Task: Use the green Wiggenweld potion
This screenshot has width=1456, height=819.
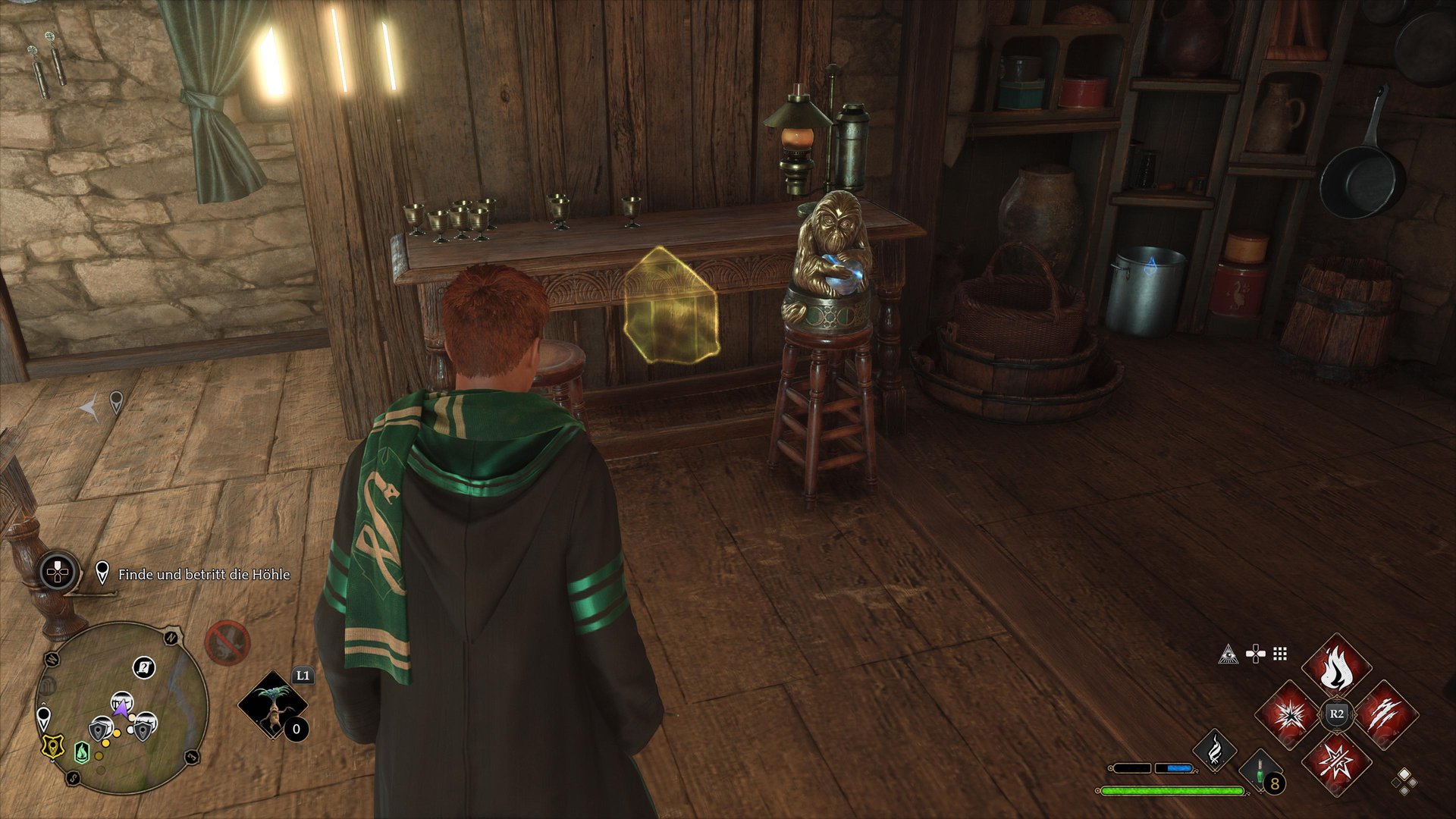Action: [x=1260, y=770]
